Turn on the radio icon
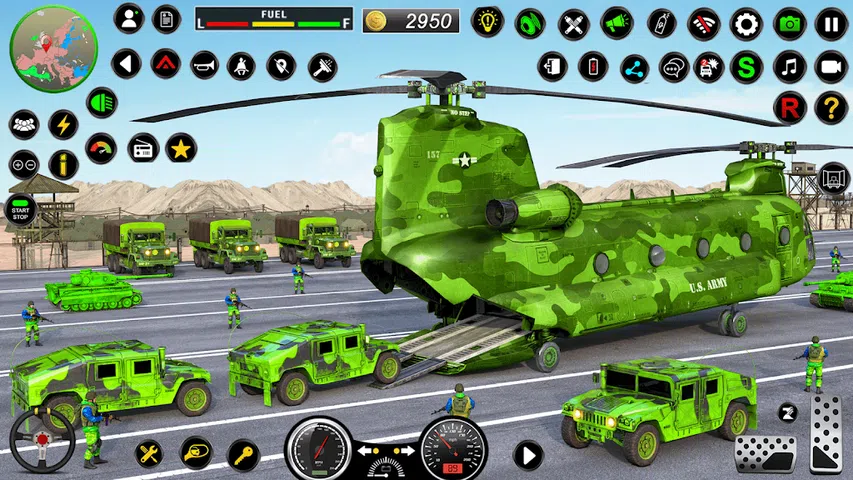The height and width of the screenshot is (480, 853). point(143,148)
